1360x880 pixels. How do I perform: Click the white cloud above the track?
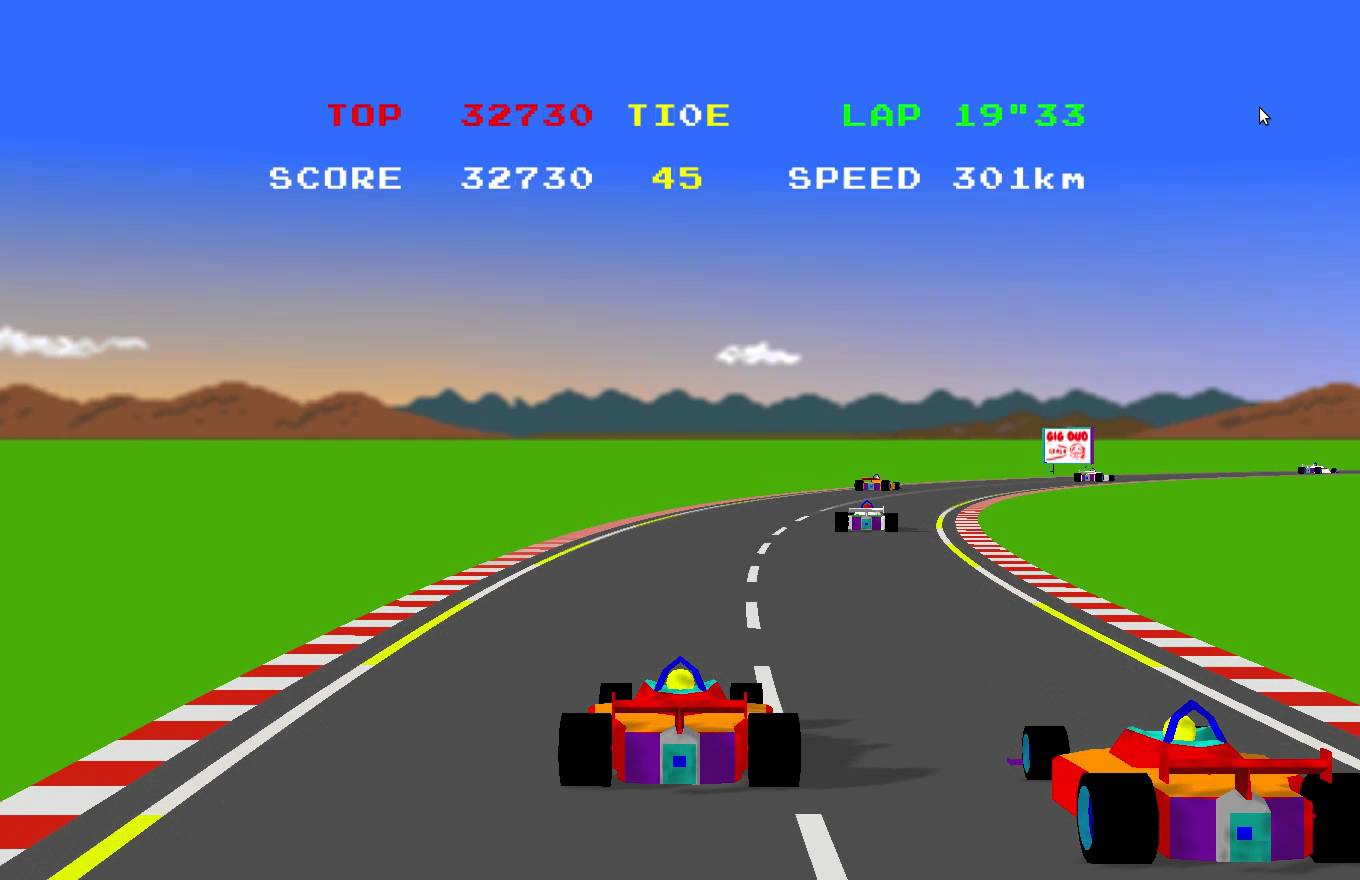[x=757, y=352]
